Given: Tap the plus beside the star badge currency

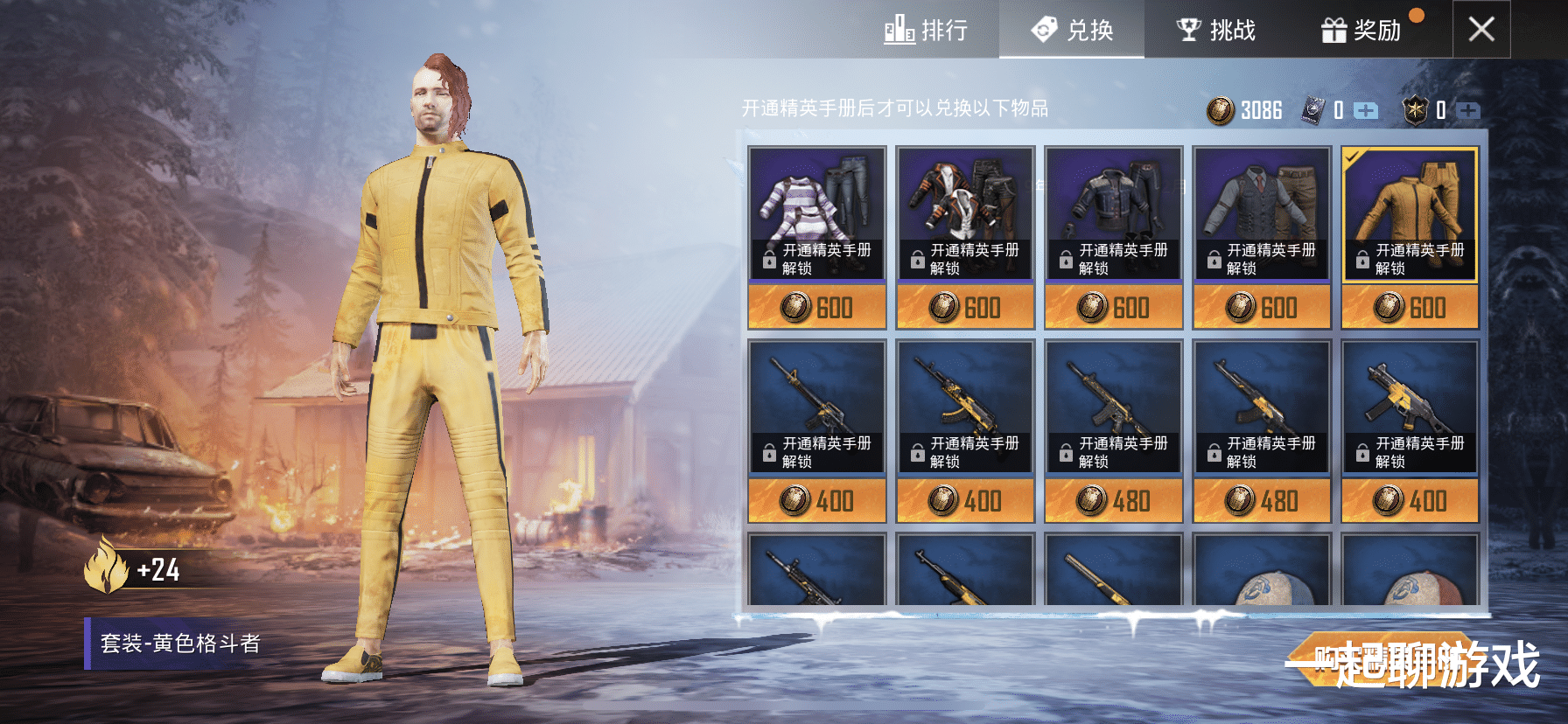Looking at the screenshot, I should click(x=1467, y=110).
